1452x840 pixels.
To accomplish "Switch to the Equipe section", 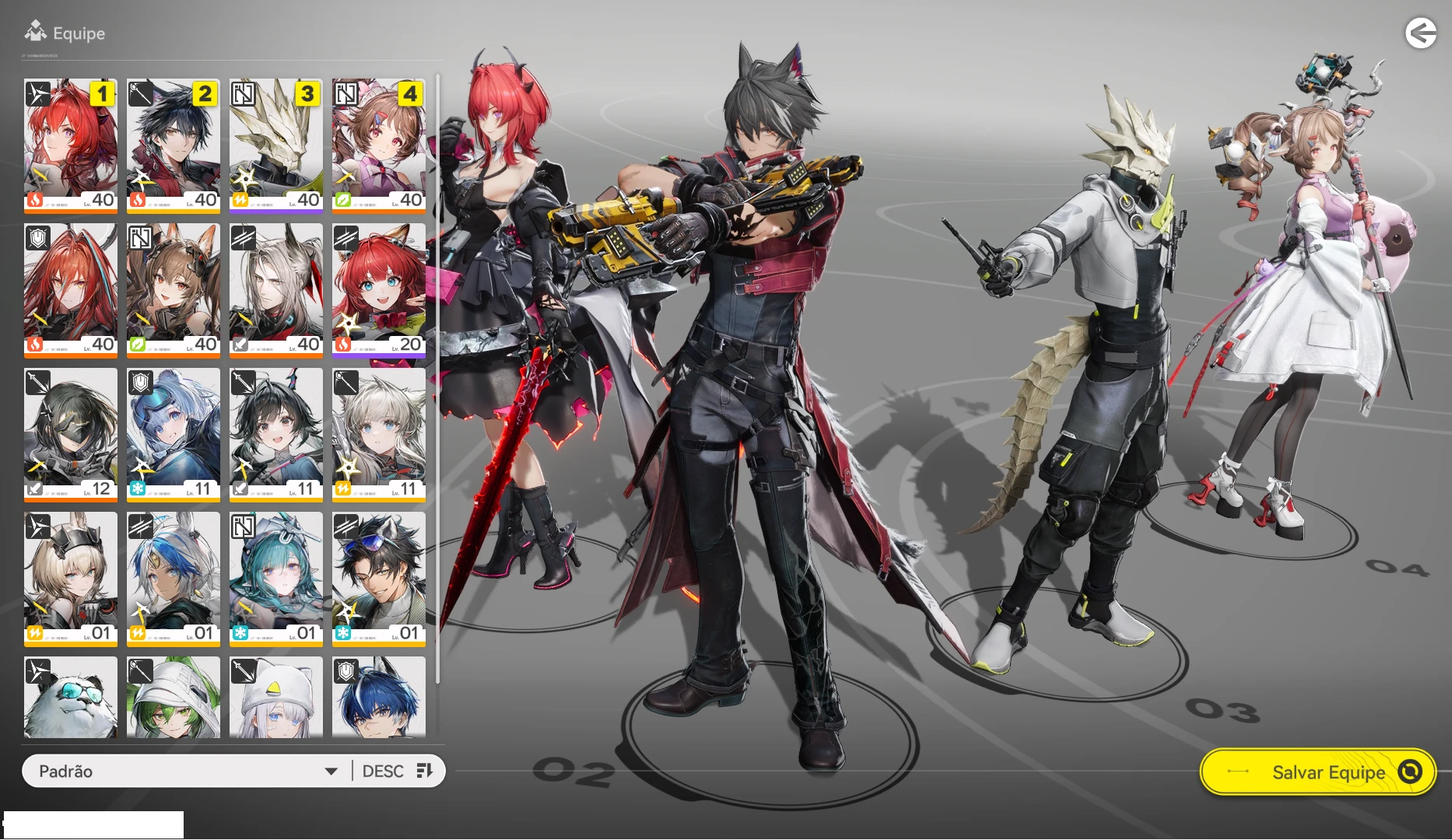I will (x=78, y=33).
